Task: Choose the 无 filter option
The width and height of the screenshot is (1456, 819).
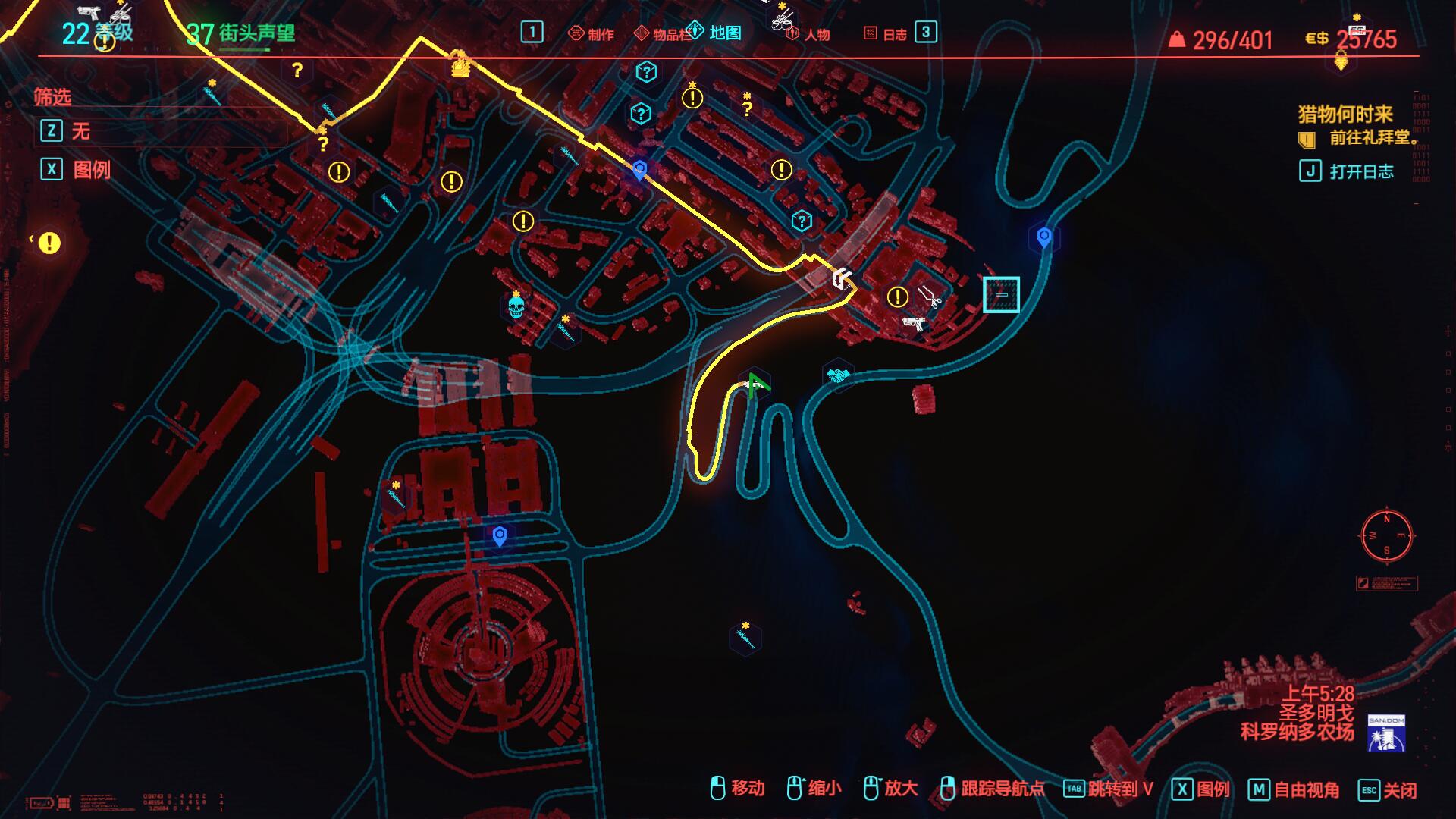Action: [80, 131]
